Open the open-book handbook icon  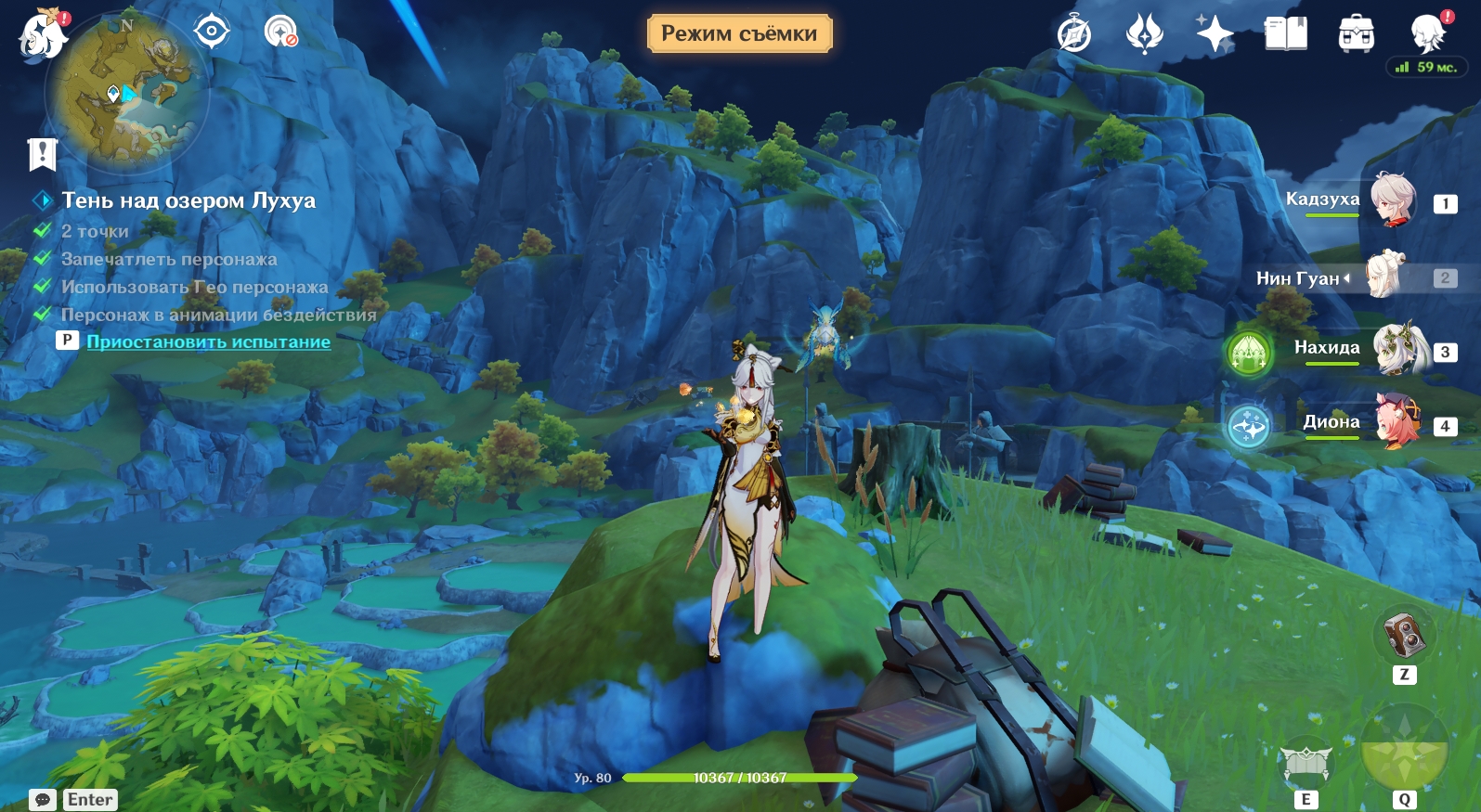[x=1286, y=34]
